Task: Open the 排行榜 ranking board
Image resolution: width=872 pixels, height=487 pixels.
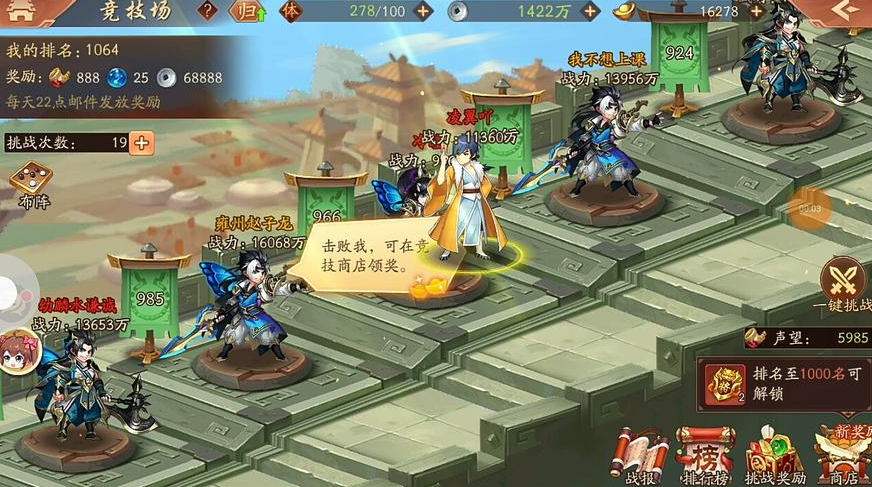Action: pyautogui.click(x=704, y=456)
